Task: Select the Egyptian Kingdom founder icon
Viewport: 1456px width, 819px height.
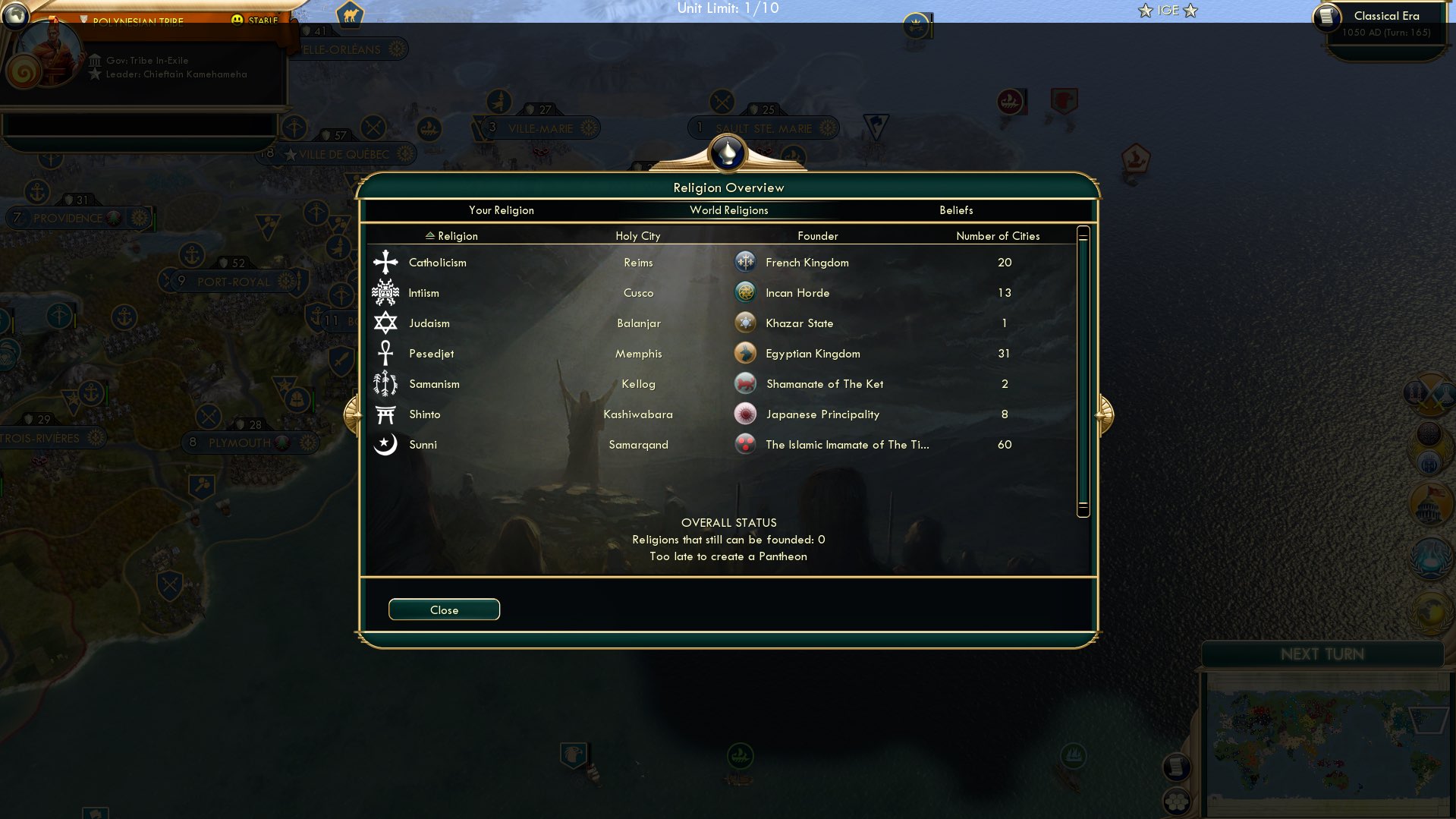Action: [x=744, y=353]
